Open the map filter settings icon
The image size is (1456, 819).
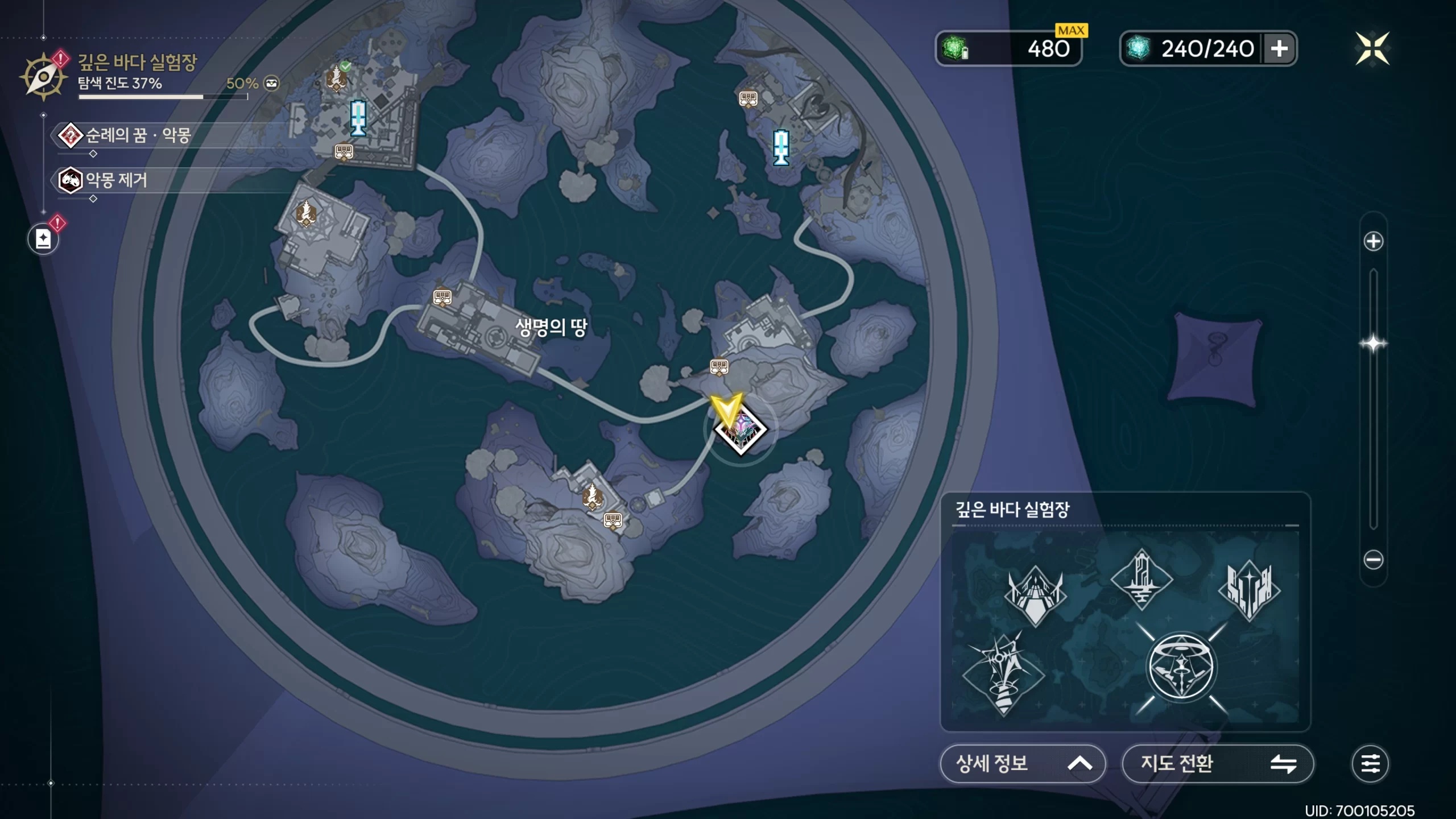coord(1370,763)
